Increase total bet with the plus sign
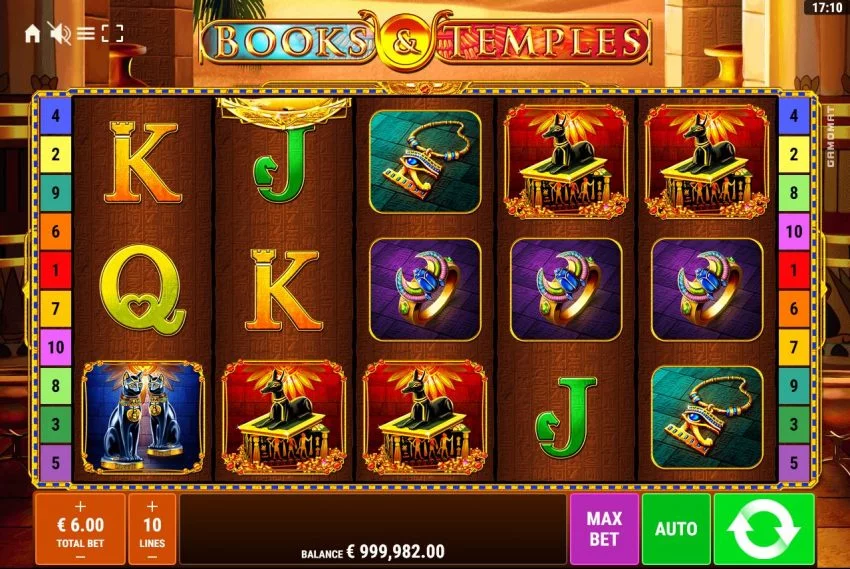This screenshot has width=850, height=569. [81, 506]
